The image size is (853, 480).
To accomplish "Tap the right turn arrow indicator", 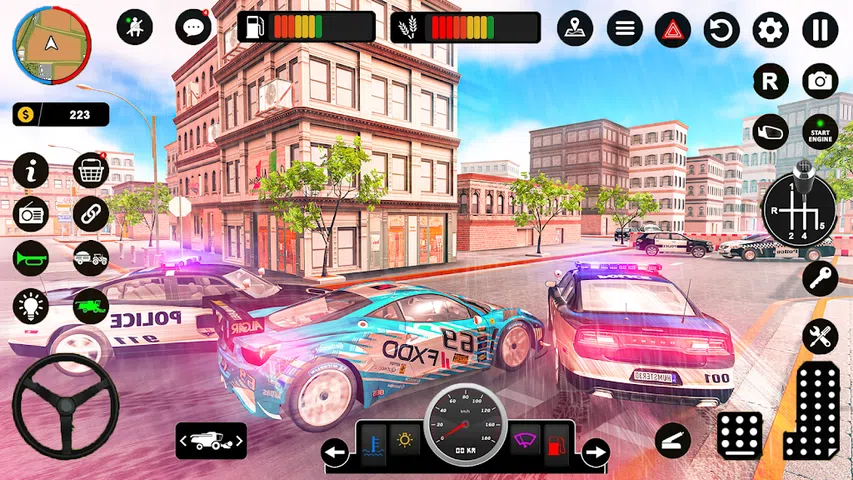I will (595, 453).
